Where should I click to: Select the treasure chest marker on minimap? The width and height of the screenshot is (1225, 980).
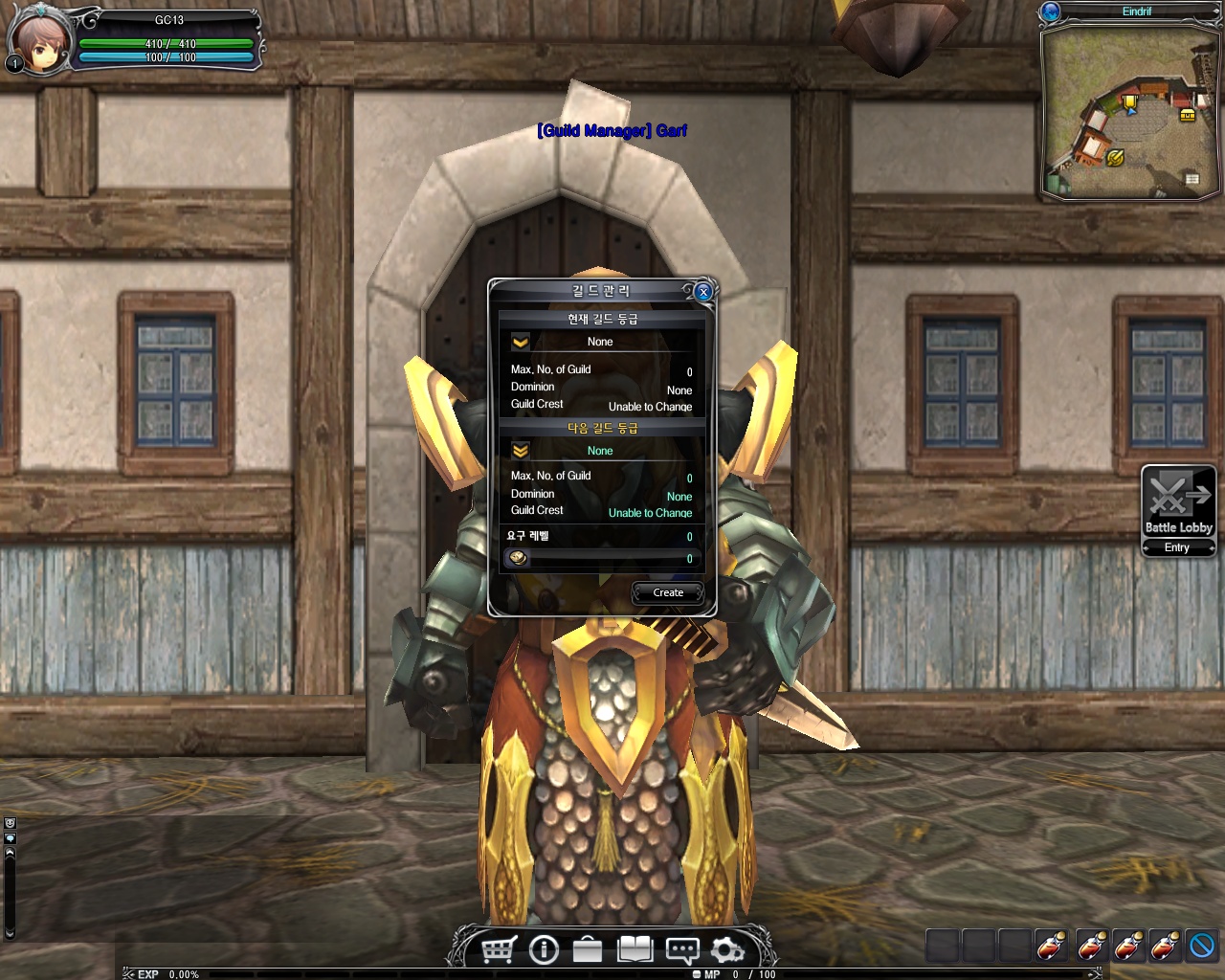1188,115
